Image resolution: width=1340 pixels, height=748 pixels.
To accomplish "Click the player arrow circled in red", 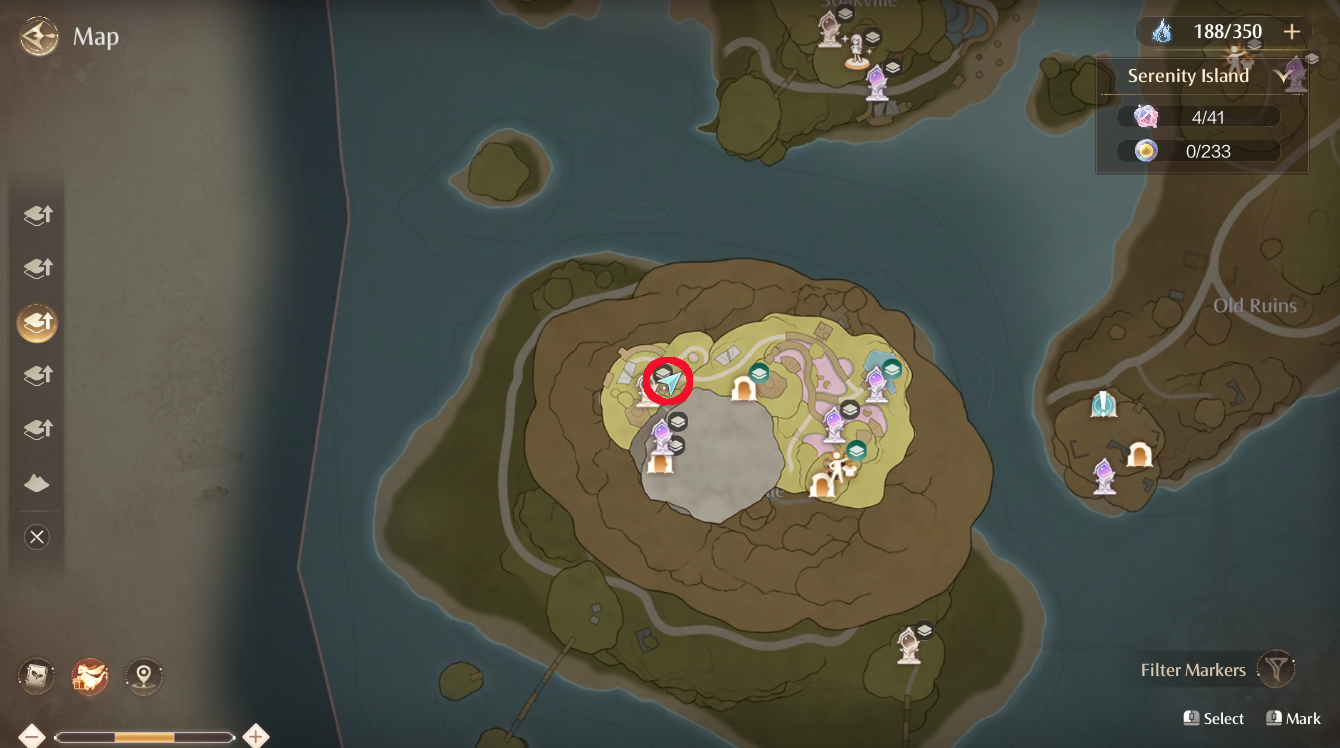I will [x=666, y=382].
